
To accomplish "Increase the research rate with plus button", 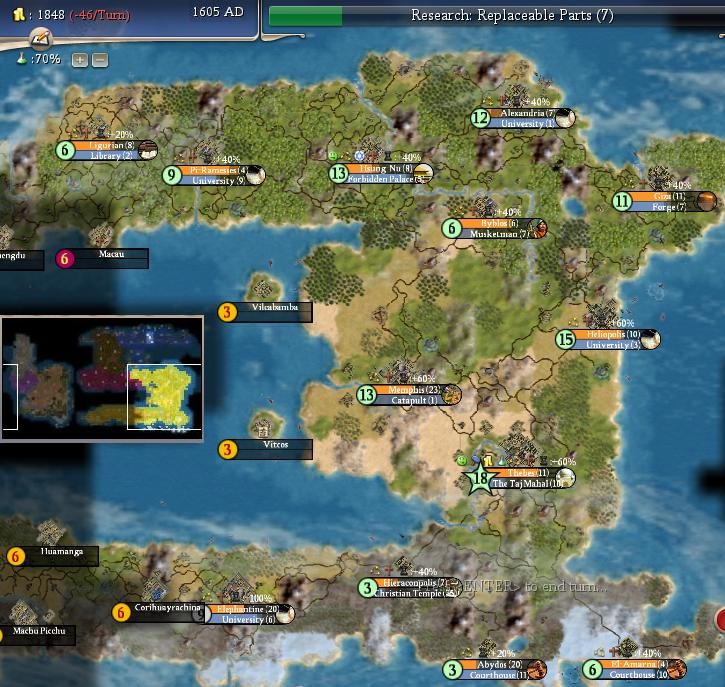I will (x=80, y=59).
